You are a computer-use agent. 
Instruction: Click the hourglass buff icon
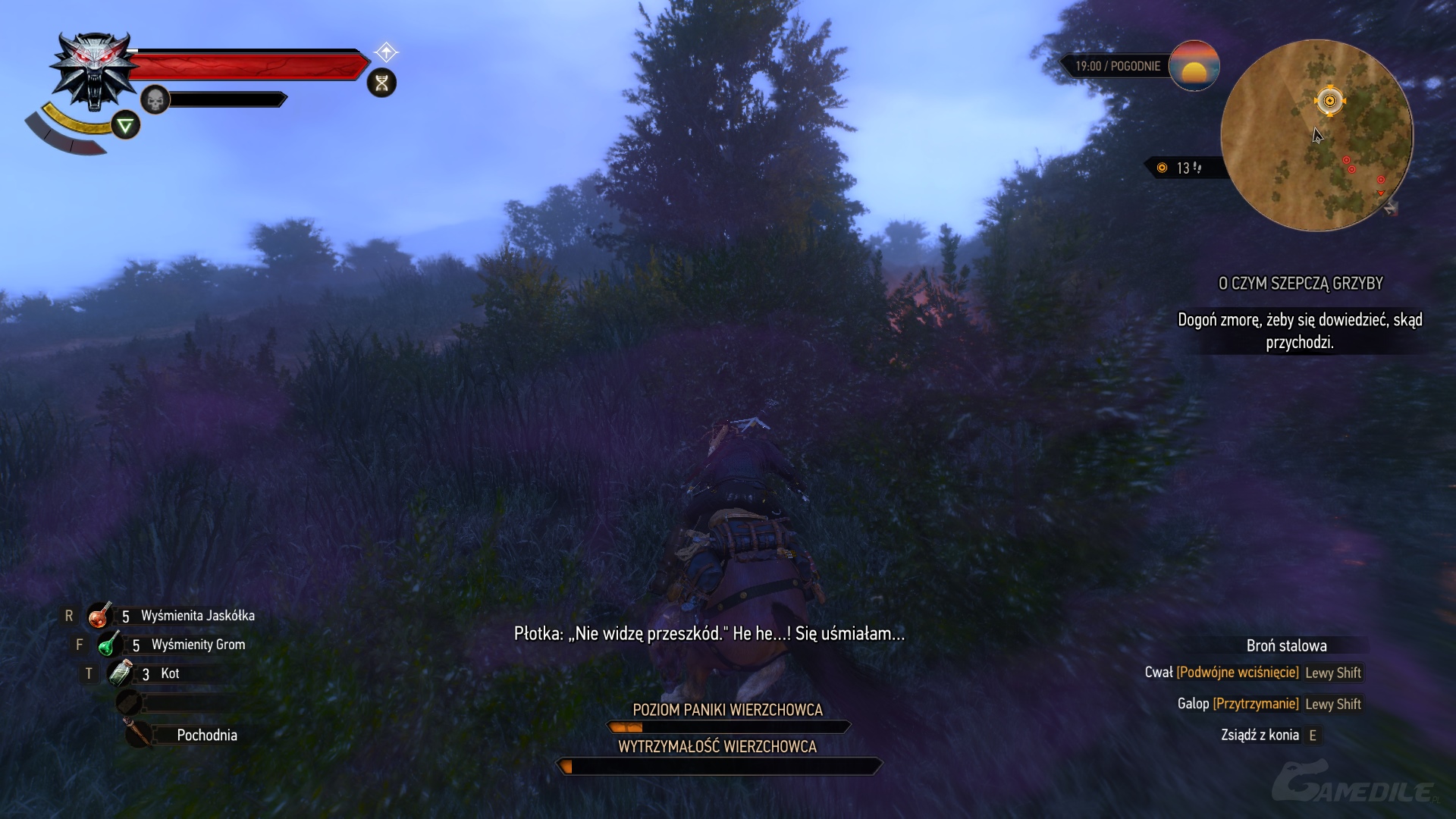(381, 83)
